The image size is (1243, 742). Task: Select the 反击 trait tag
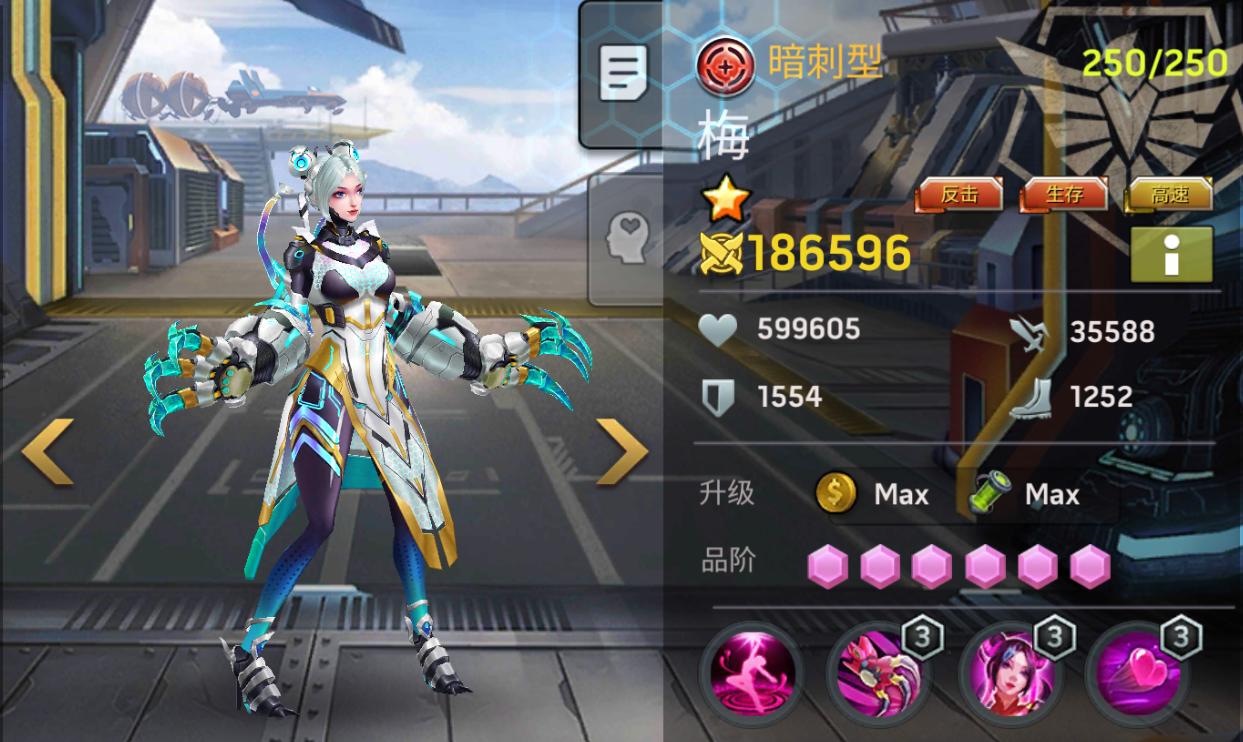point(959,195)
